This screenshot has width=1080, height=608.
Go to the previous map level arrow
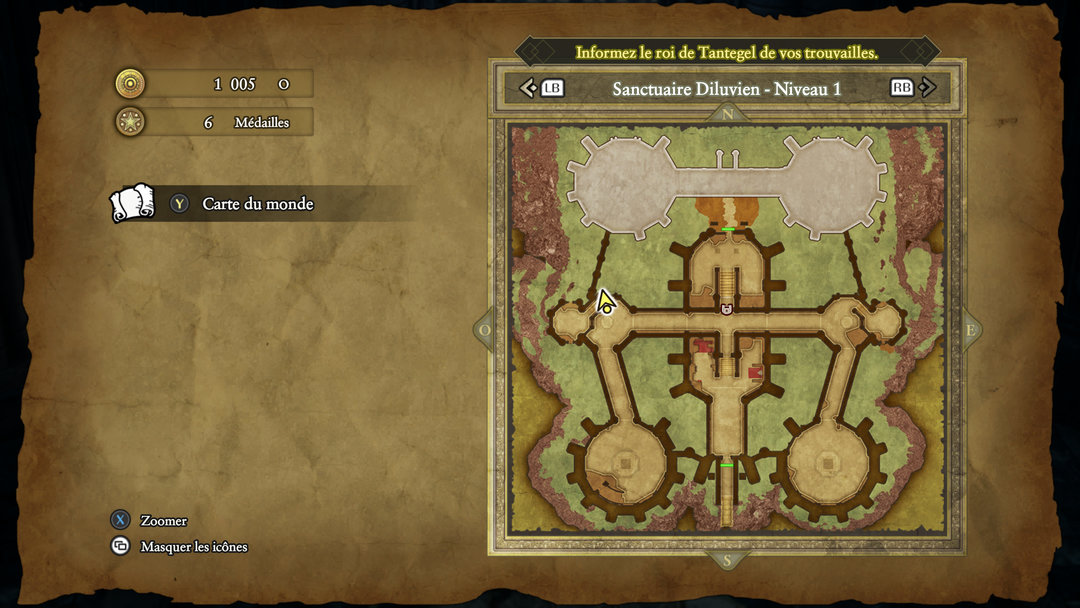(529, 88)
